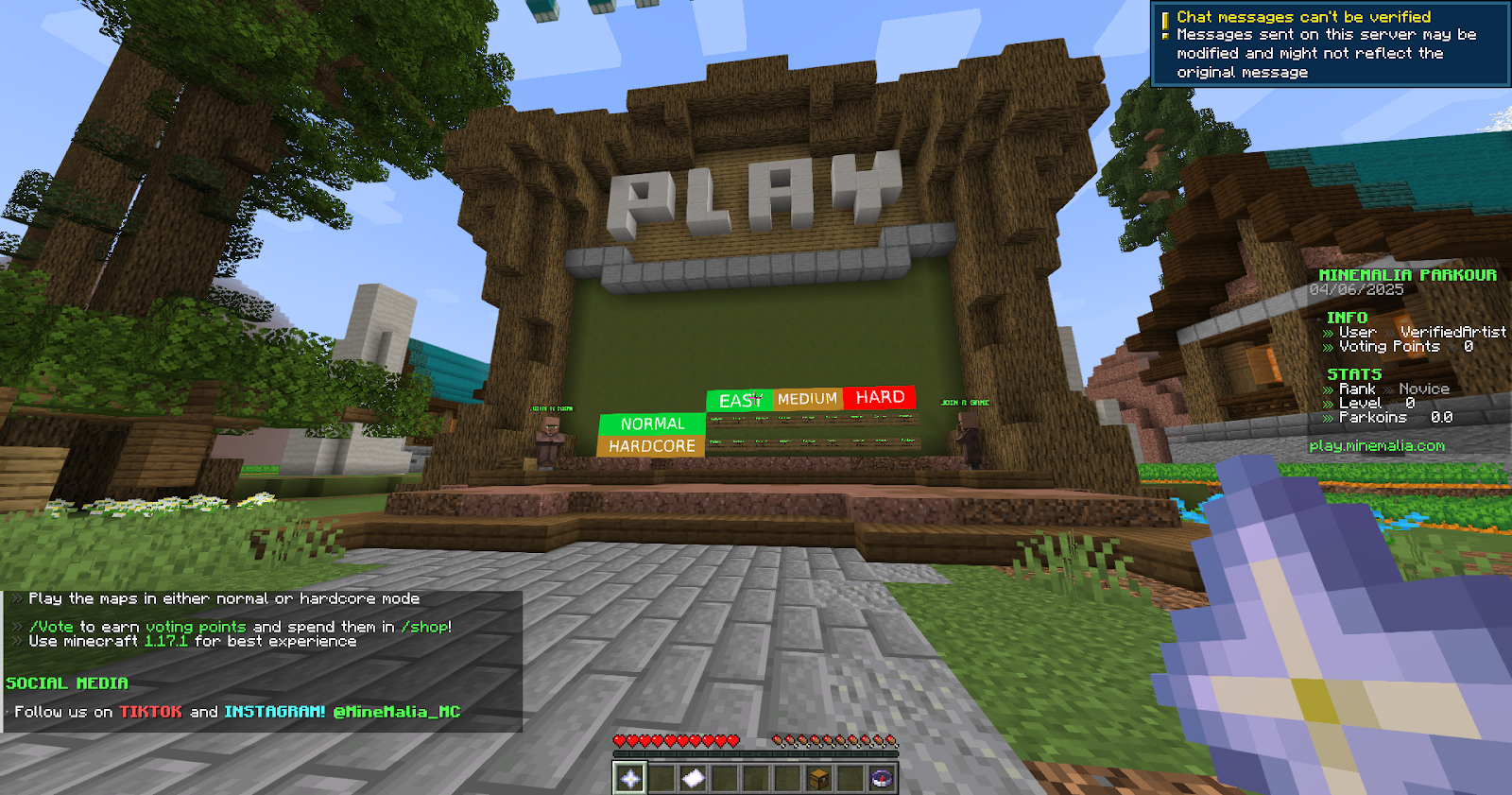Click the yellow exclamation icon in chat warning
The image size is (1512, 795).
(1168, 16)
